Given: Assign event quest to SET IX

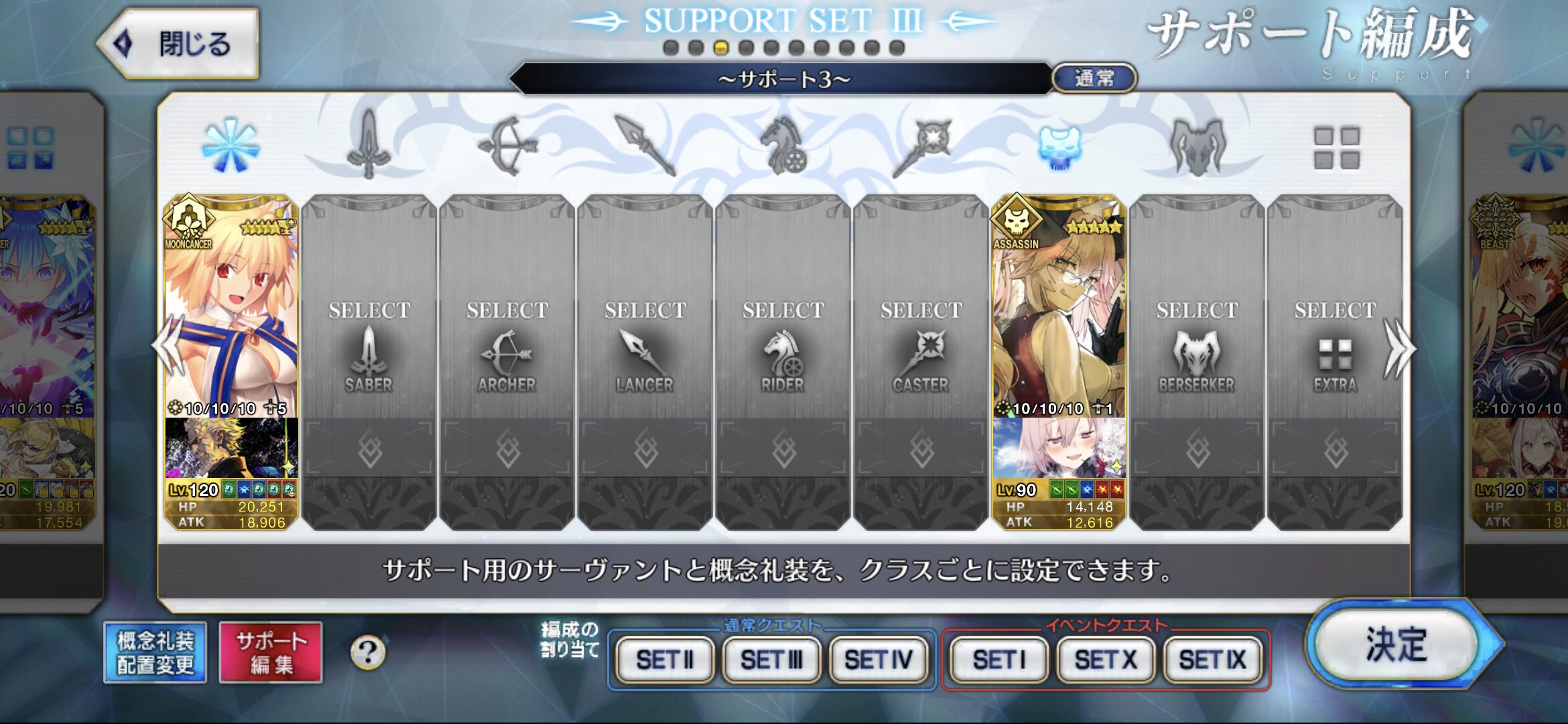Looking at the screenshot, I should click(1213, 660).
